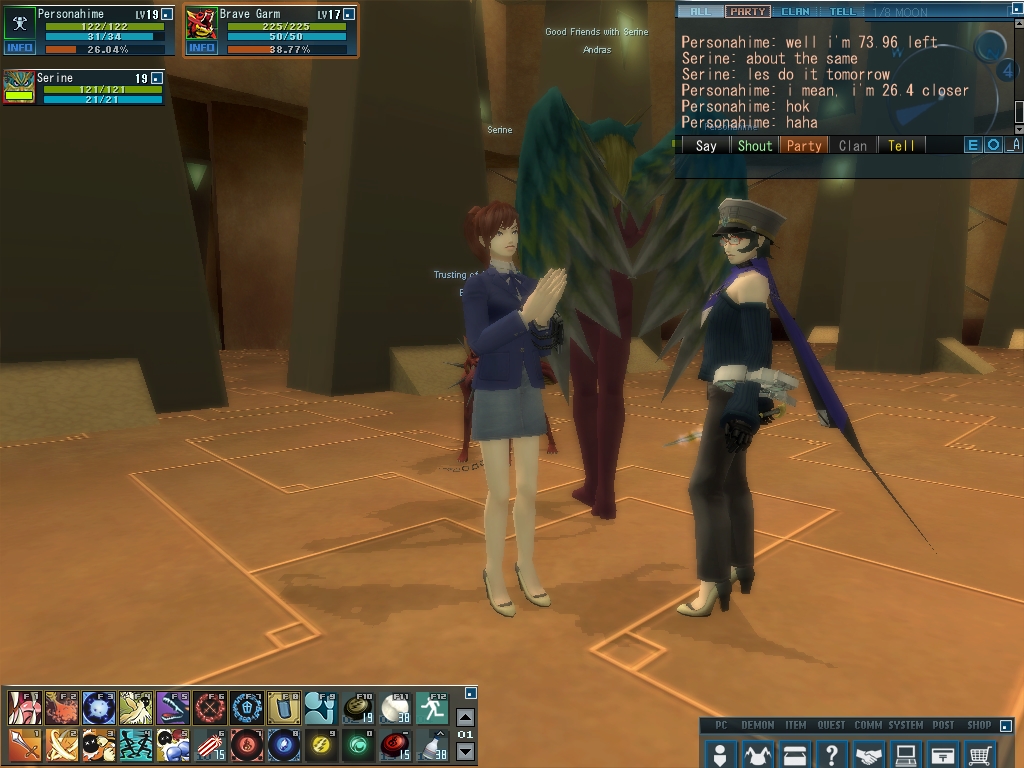Image resolution: width=1024 pixels, height=768 pixels.
Task: Use the firecracker item in slot 6
Action: coord(209,744)
